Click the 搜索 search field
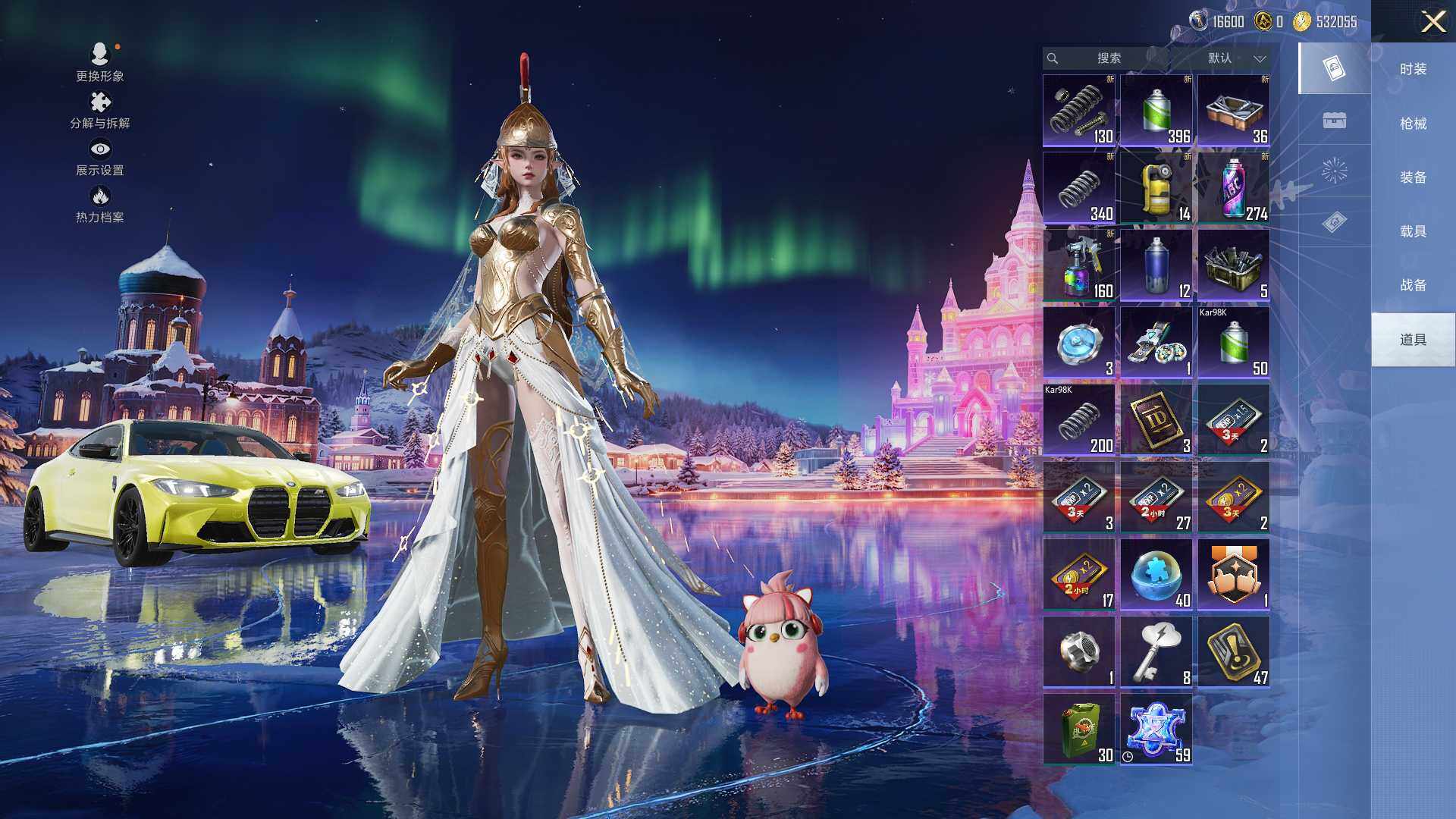Viewport: 1456px width, 819px height. 1108,58
